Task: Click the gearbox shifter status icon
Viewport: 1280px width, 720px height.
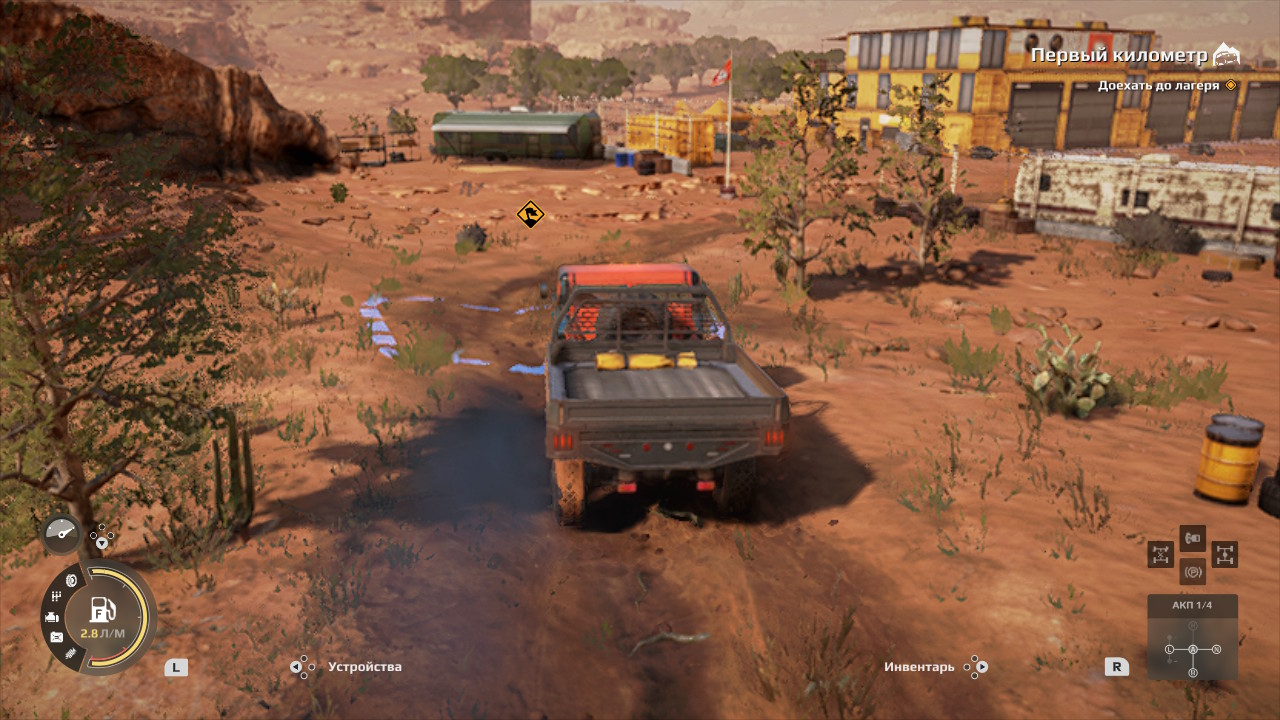Action: 57,597
